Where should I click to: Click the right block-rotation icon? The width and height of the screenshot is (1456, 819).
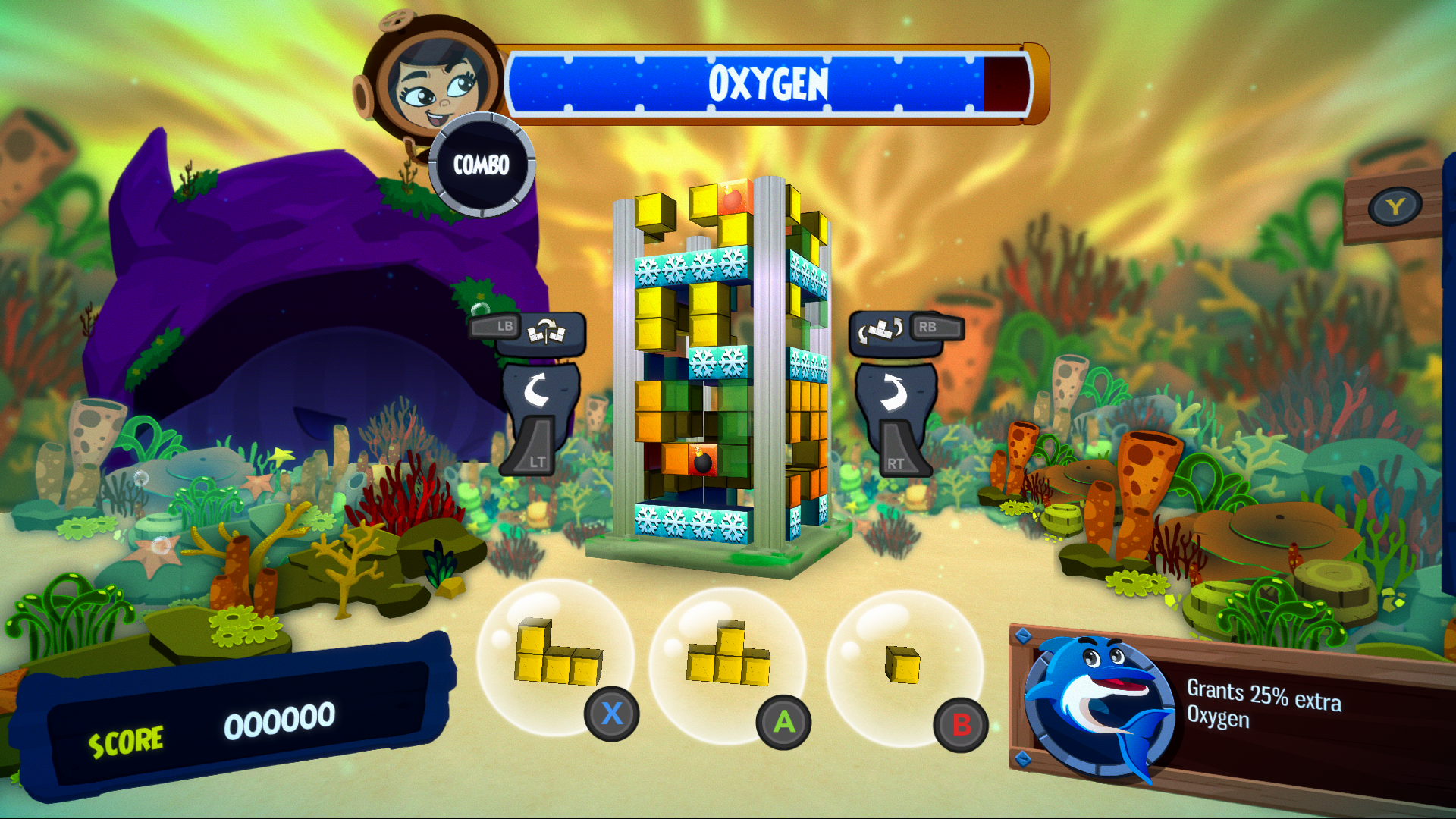click(880, 331)
